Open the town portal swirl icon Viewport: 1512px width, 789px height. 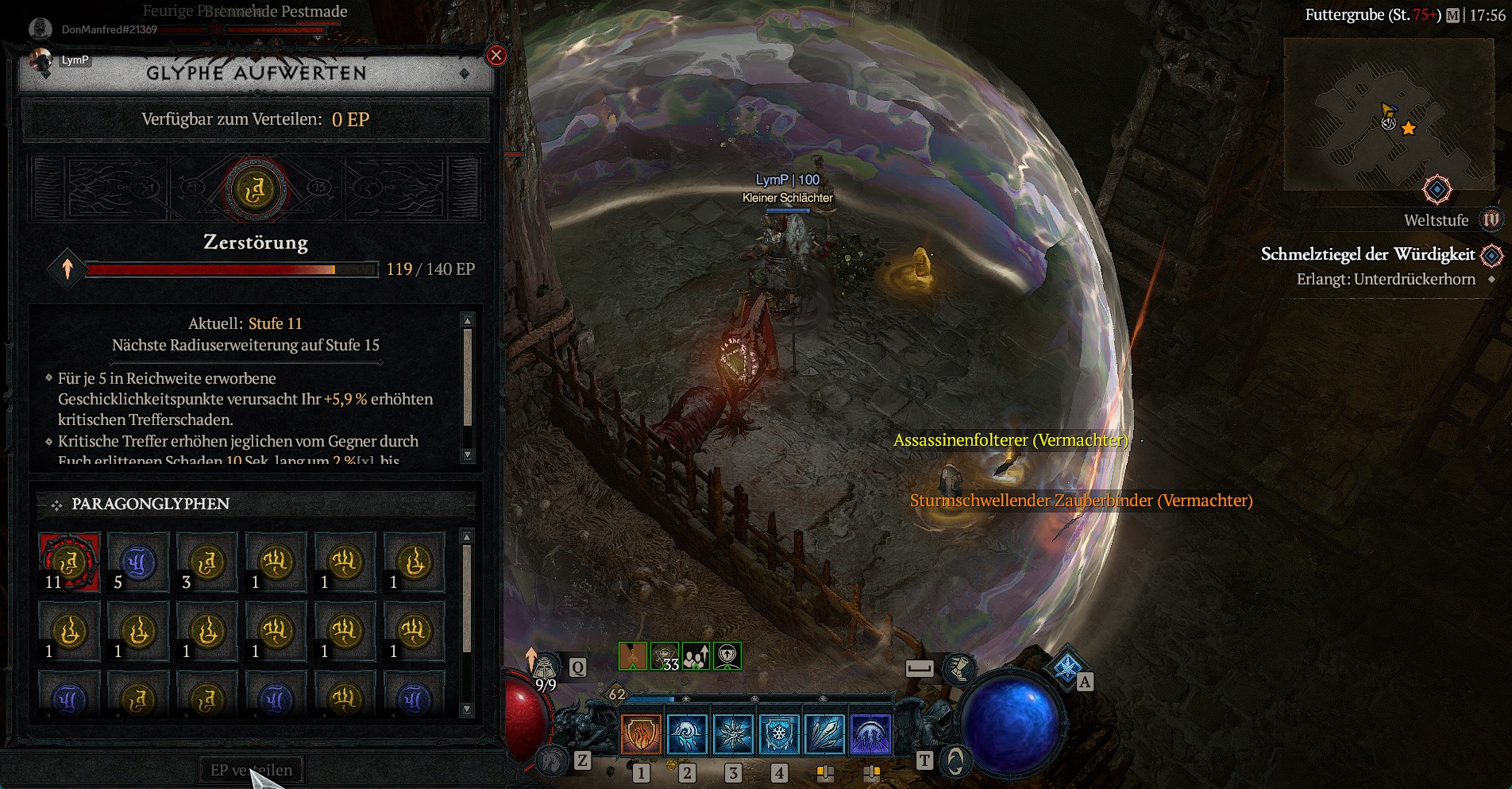click(955, 761)
